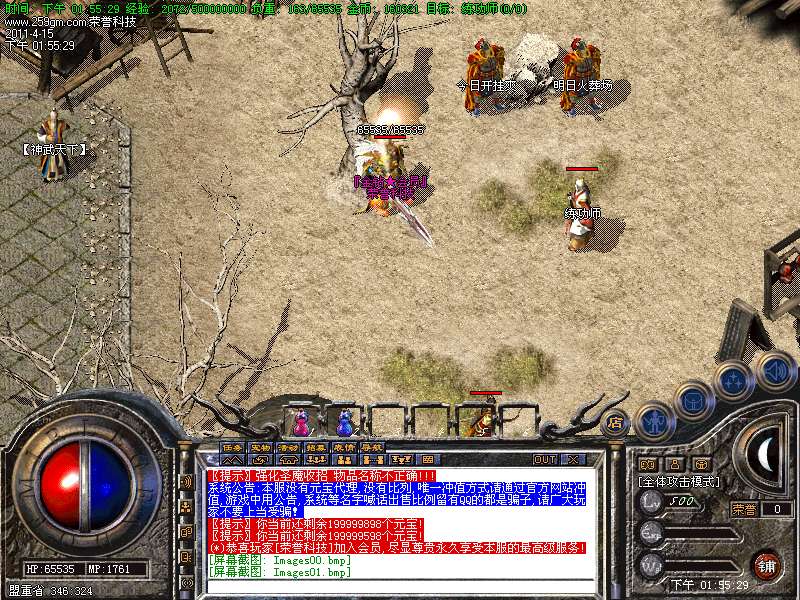Open the bag inventory icon
Viewport: 800px width, 600px height.
693,400
